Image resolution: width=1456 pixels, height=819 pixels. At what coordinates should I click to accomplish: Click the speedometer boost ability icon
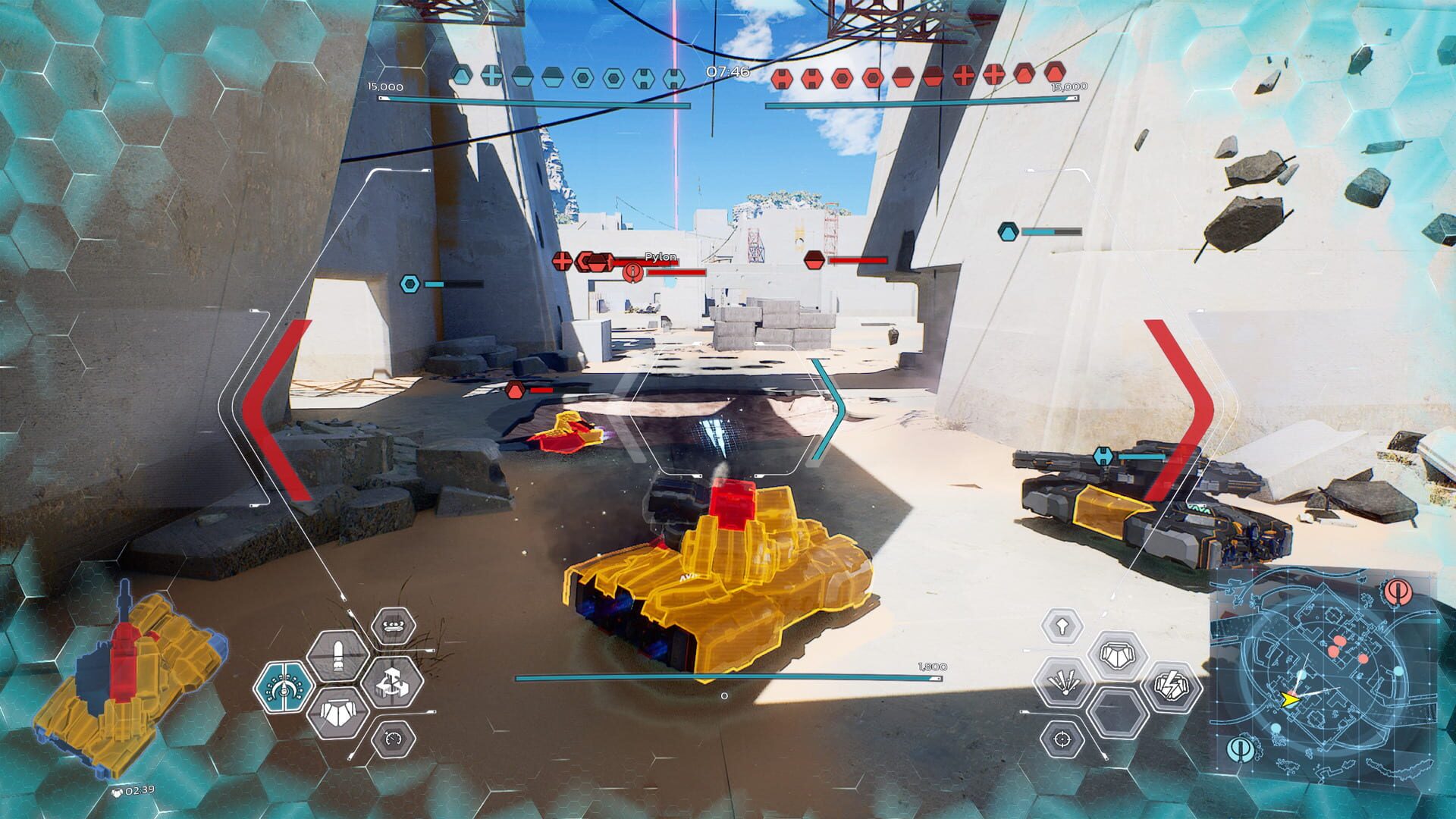(x=394, y=739)
